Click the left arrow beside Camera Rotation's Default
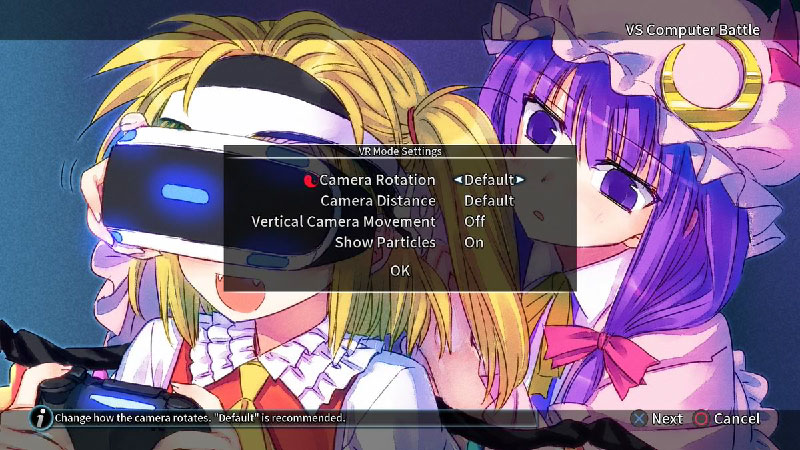The height and width of the screenshot is (450, 800). tap(457, 180)
